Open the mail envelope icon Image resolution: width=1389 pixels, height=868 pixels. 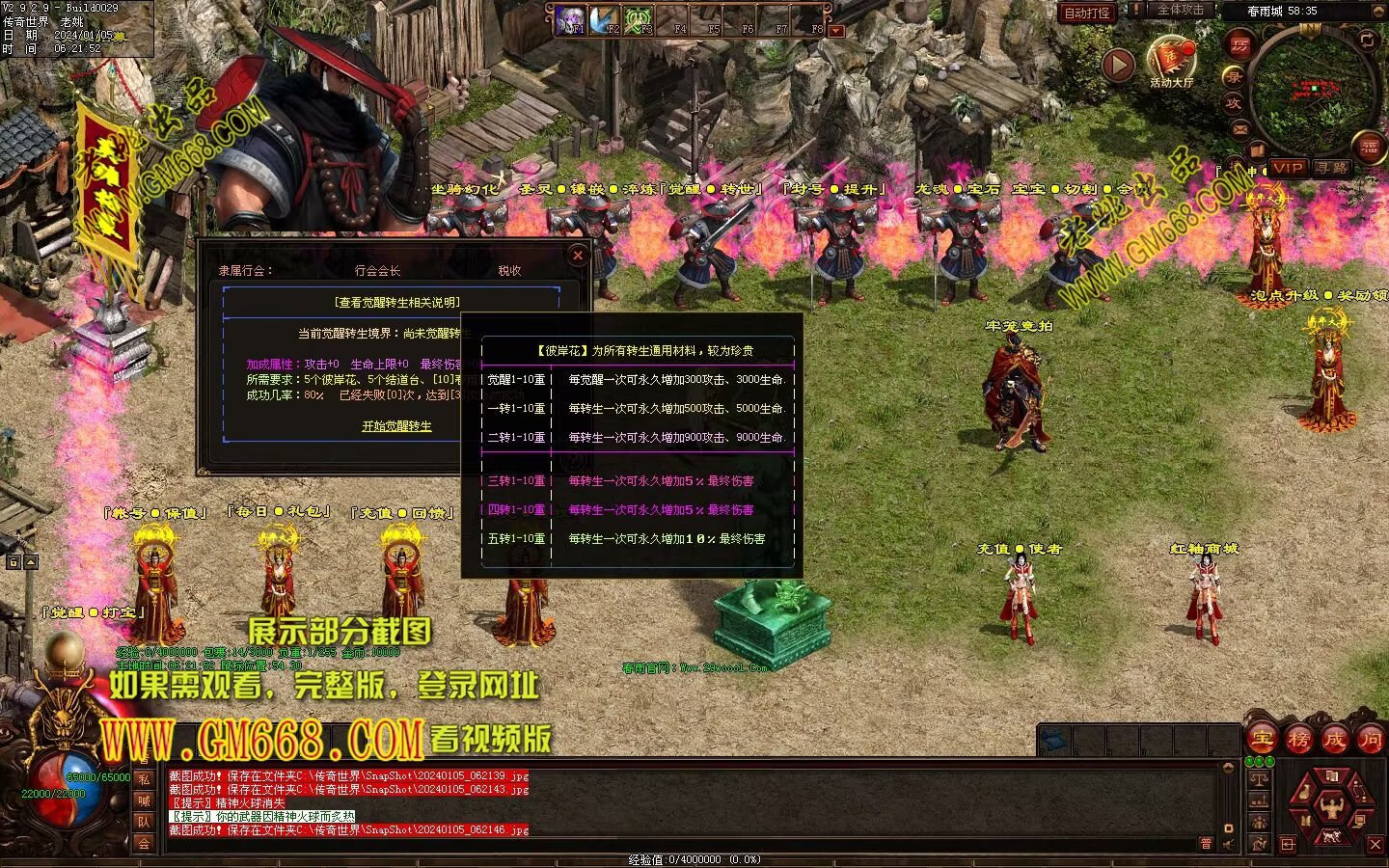(x=1239, y=128)
